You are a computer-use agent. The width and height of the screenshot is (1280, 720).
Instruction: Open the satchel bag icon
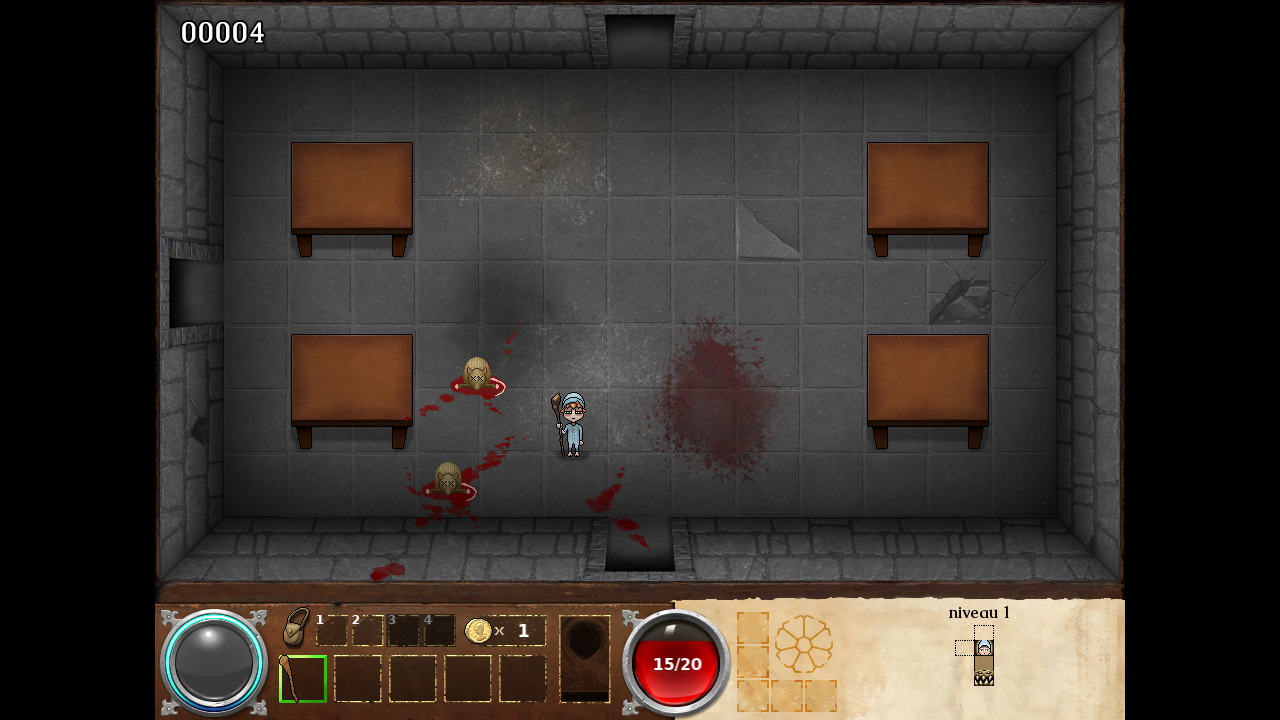pos(295,628)
